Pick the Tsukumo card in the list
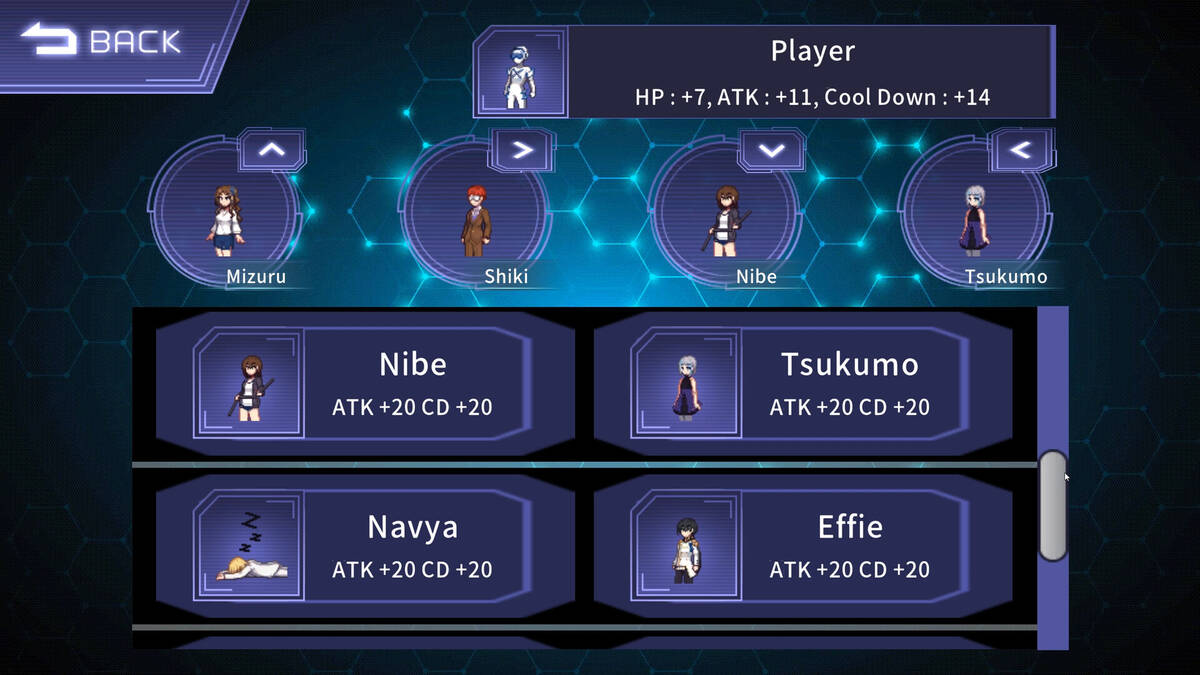Viewport: 1200px width, 675px height. click(803, 383)
